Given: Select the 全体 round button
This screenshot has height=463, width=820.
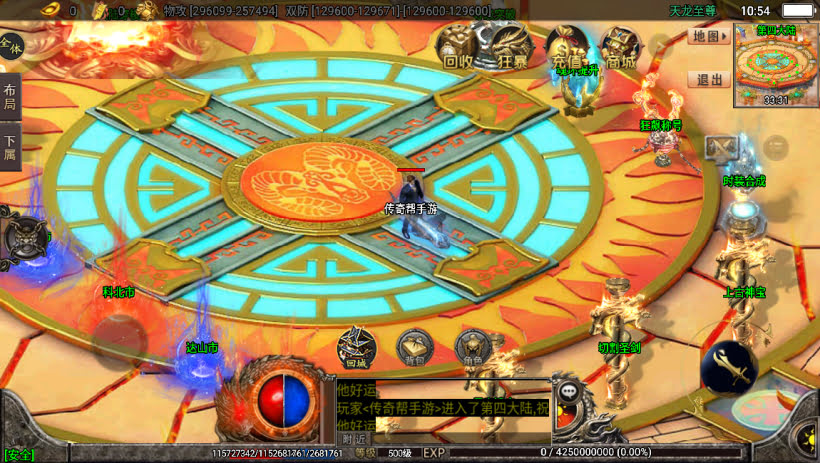Looking at the screenshot, I should (11, 45).
